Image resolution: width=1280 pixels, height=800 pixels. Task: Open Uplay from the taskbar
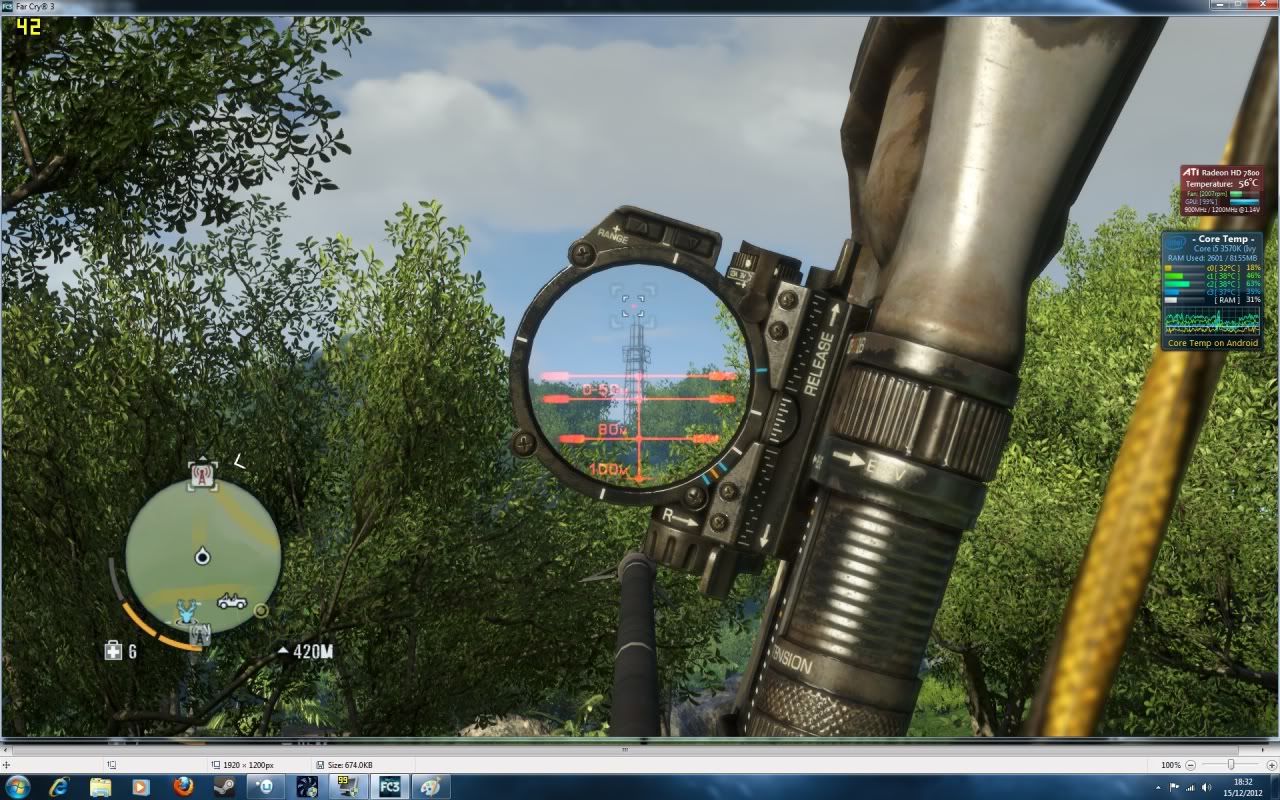coord(265,787)
